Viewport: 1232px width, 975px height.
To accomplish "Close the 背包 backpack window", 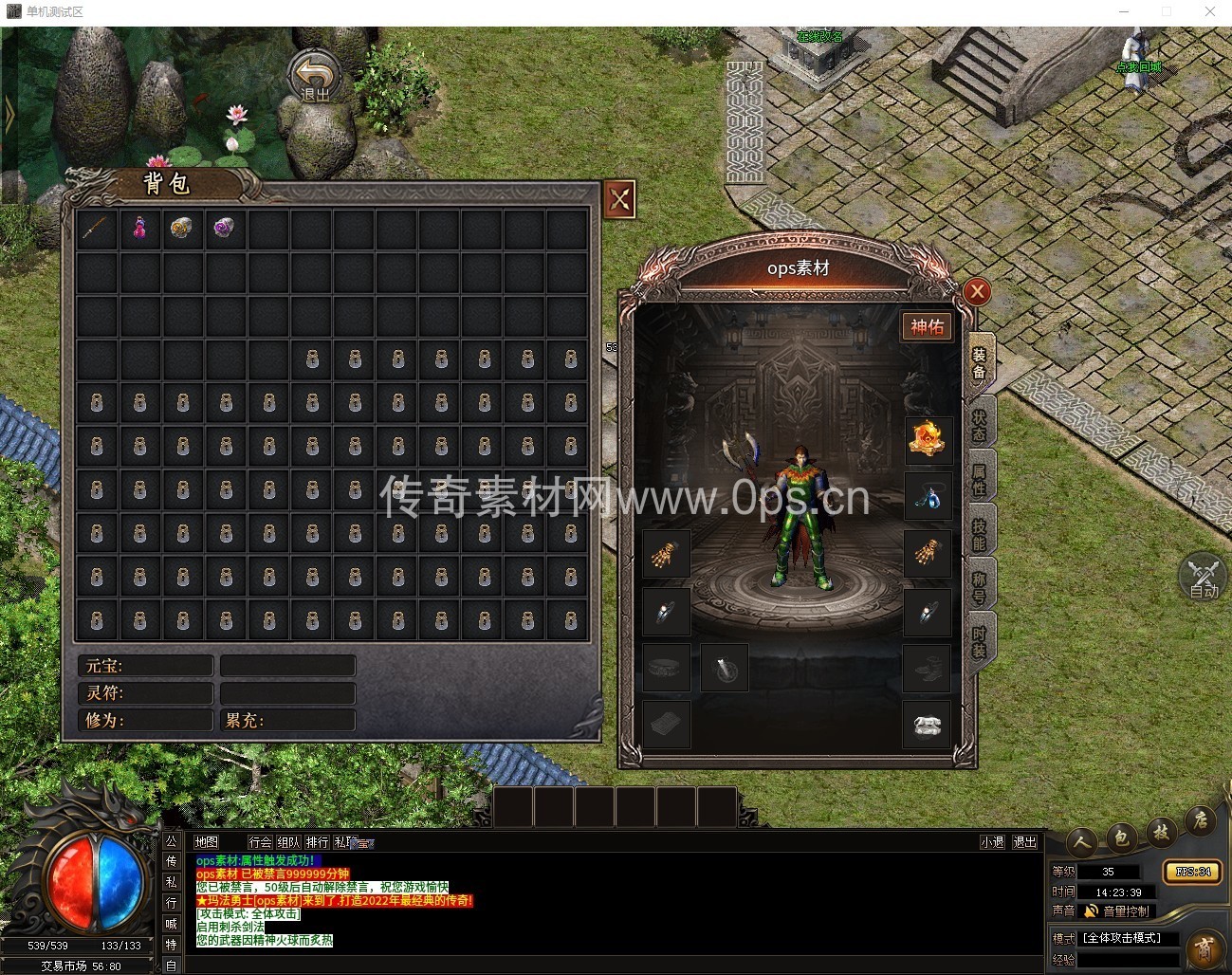I will pos(619,199).
